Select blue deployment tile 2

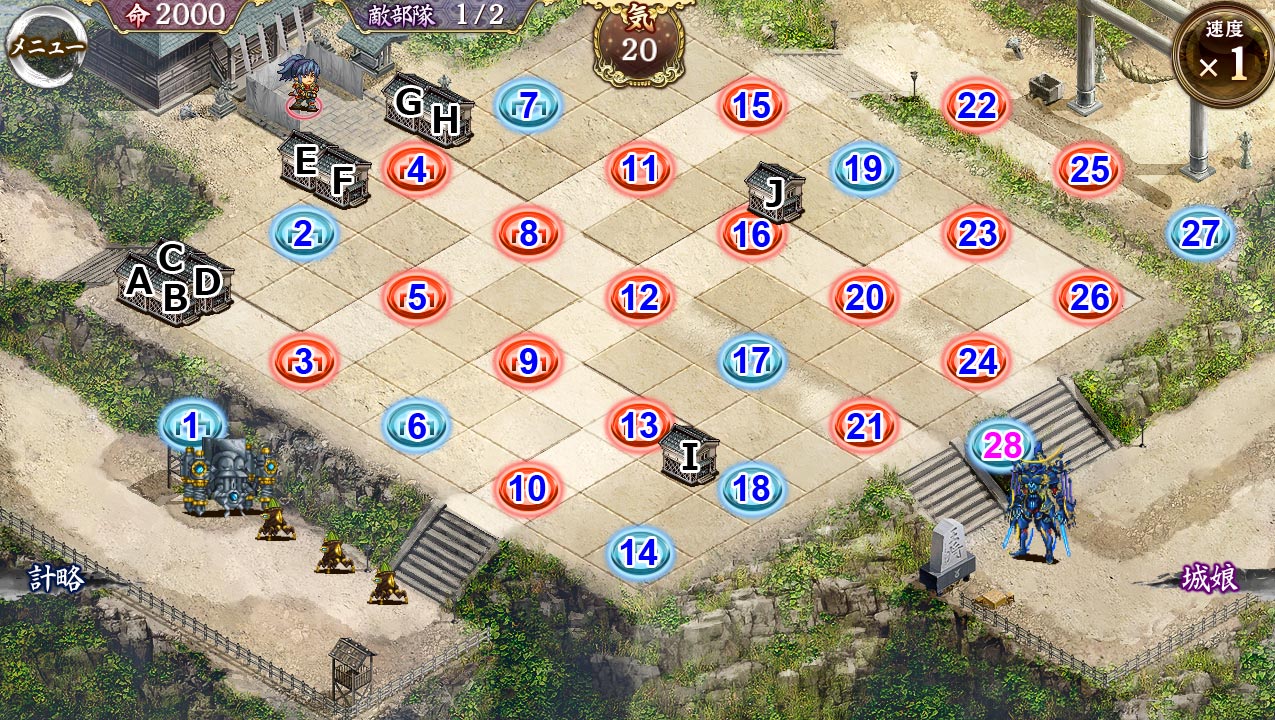coord(304,233)
